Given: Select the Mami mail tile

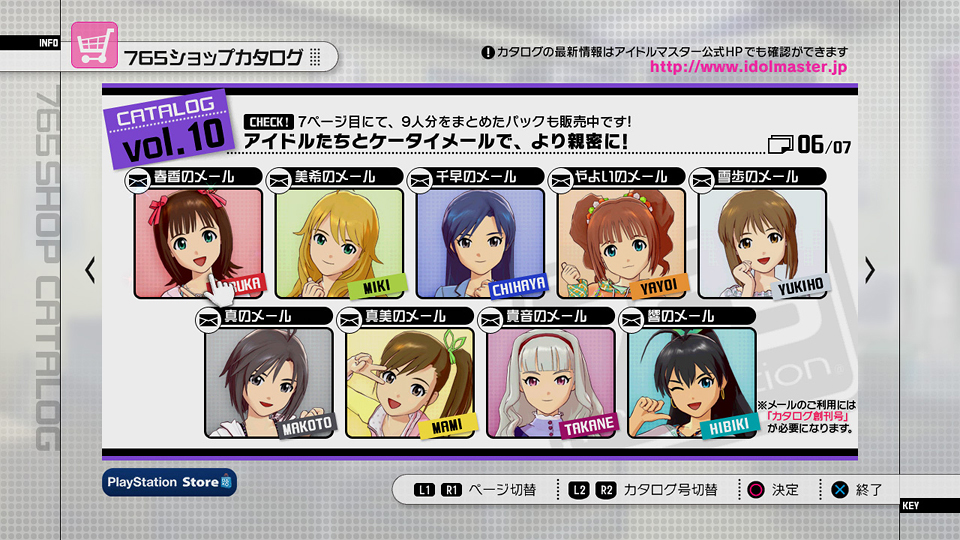Looking at the screenshot, I should [409, 382].
